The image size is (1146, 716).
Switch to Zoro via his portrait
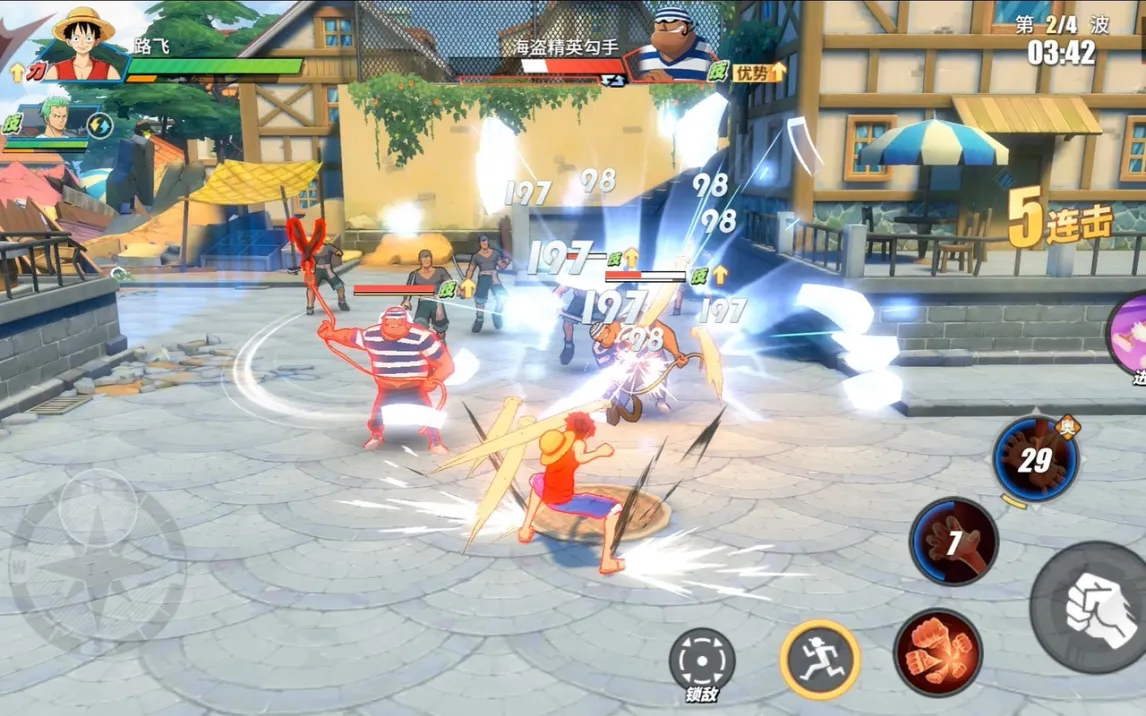(x=58, y=122)
